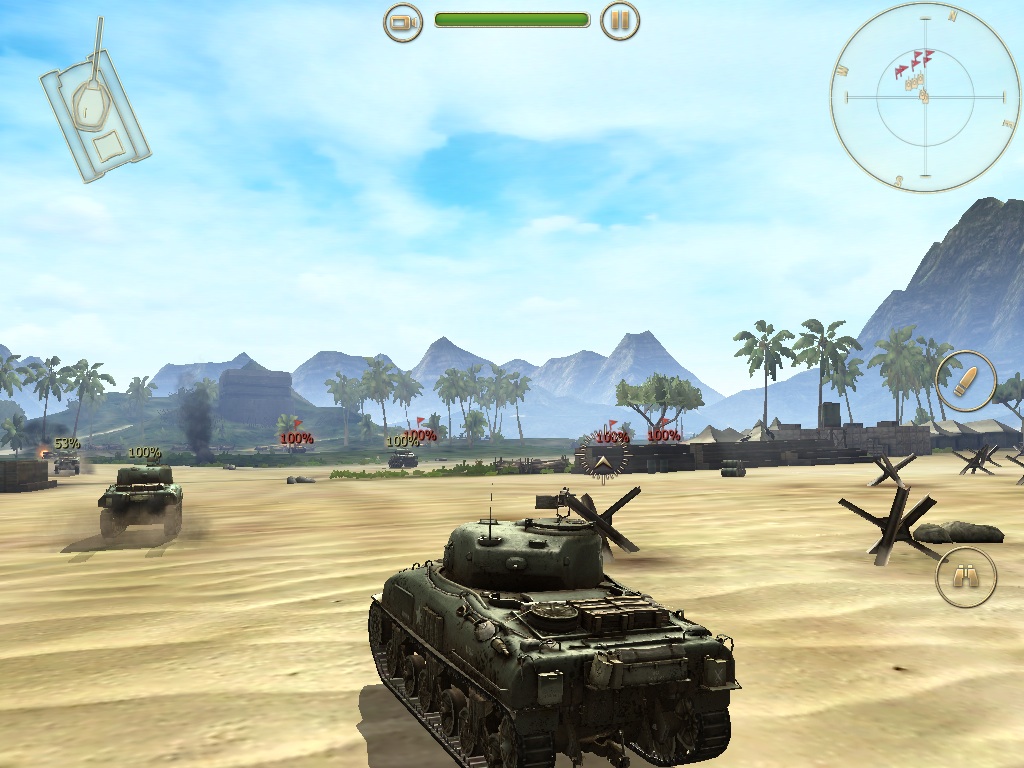Image resolution: width=1024 pixels, height=768 pixels.
Task: Pause the game
Action: pyautogui.click(x=620, y=20)
